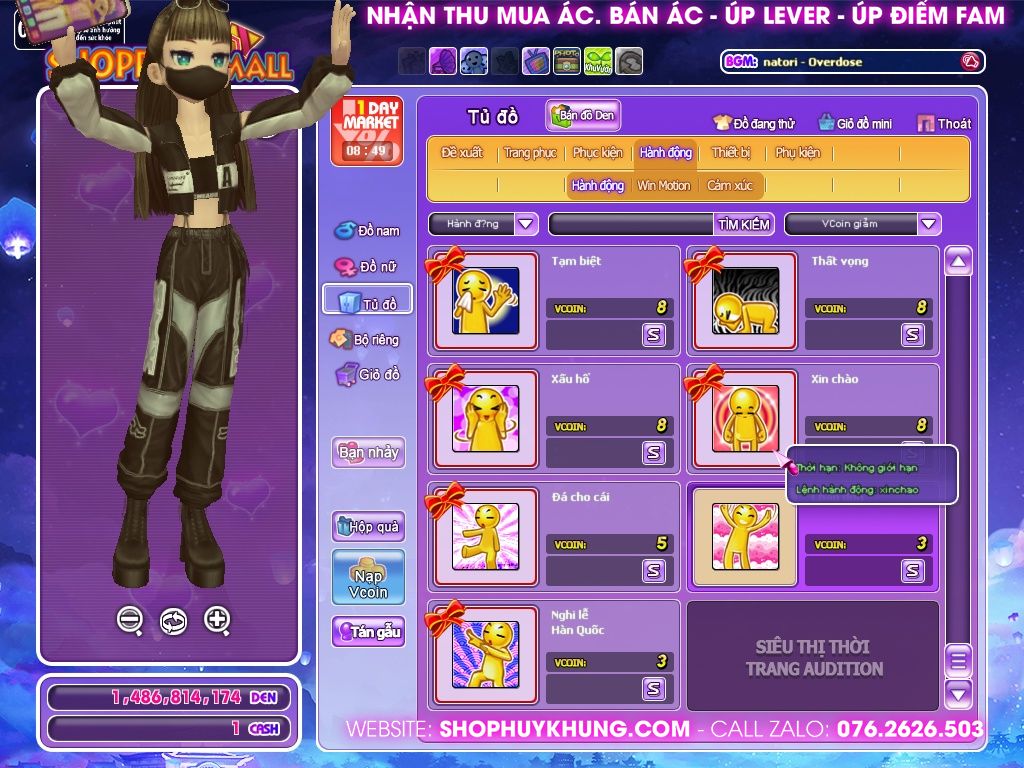Select the Win Motion sub-tab
This screenshot has width=1024, height=768.
click(664, 185)
